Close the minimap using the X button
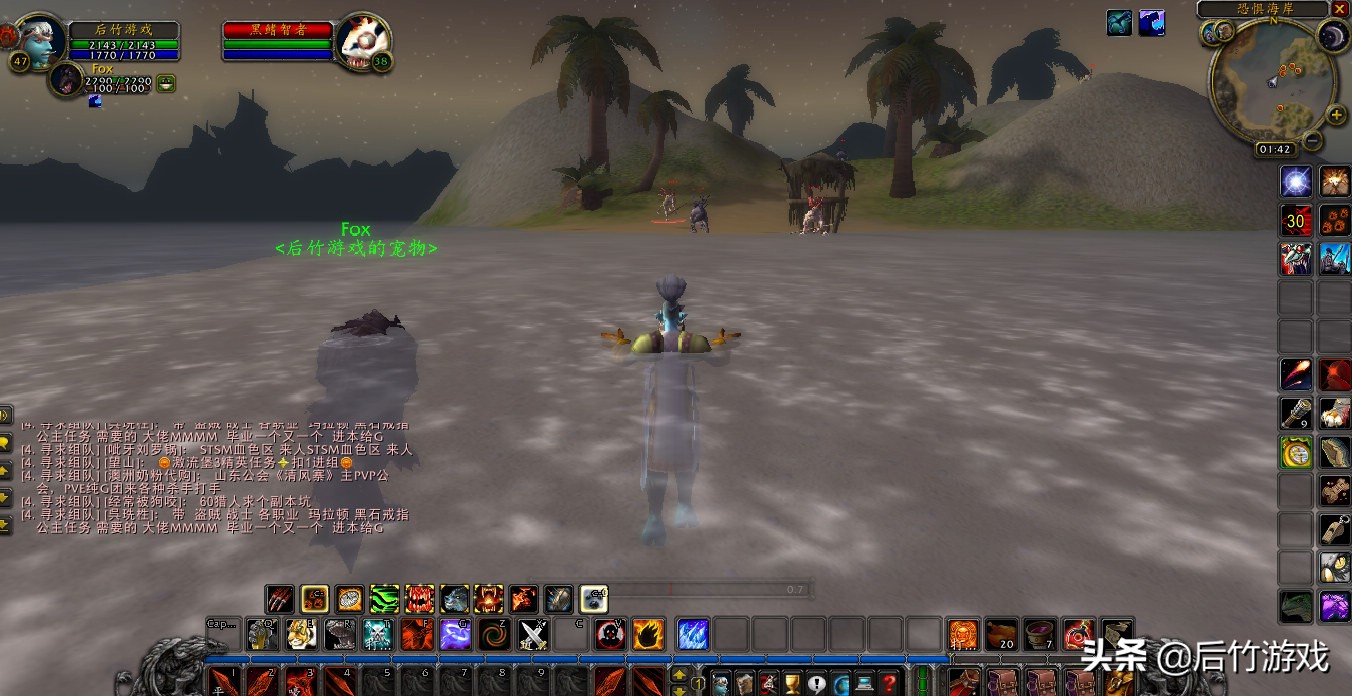Screen dimensions: 1352x696 (x=1340, y=9)
